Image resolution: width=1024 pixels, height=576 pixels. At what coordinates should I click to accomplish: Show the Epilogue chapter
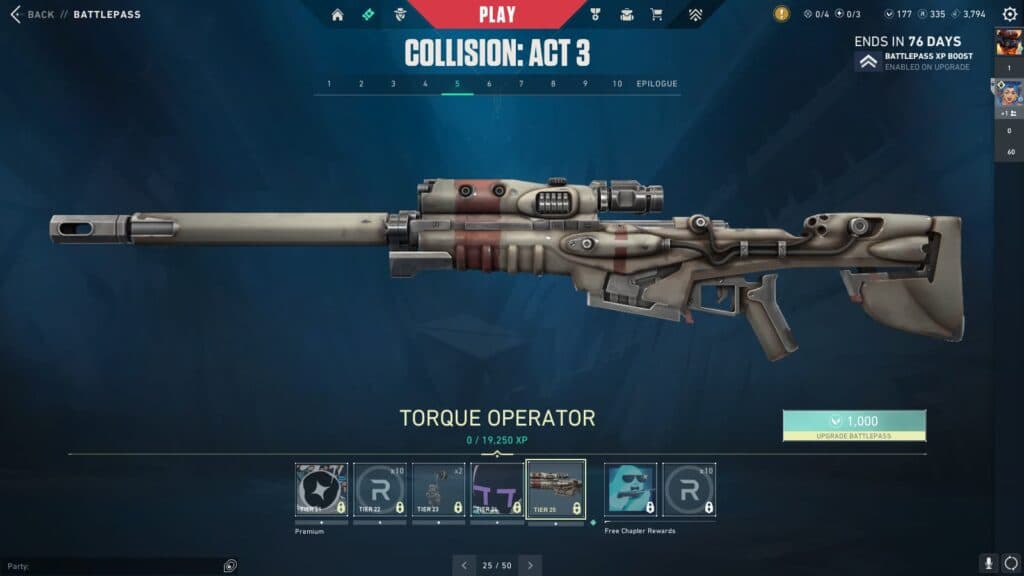click(657, 84)
